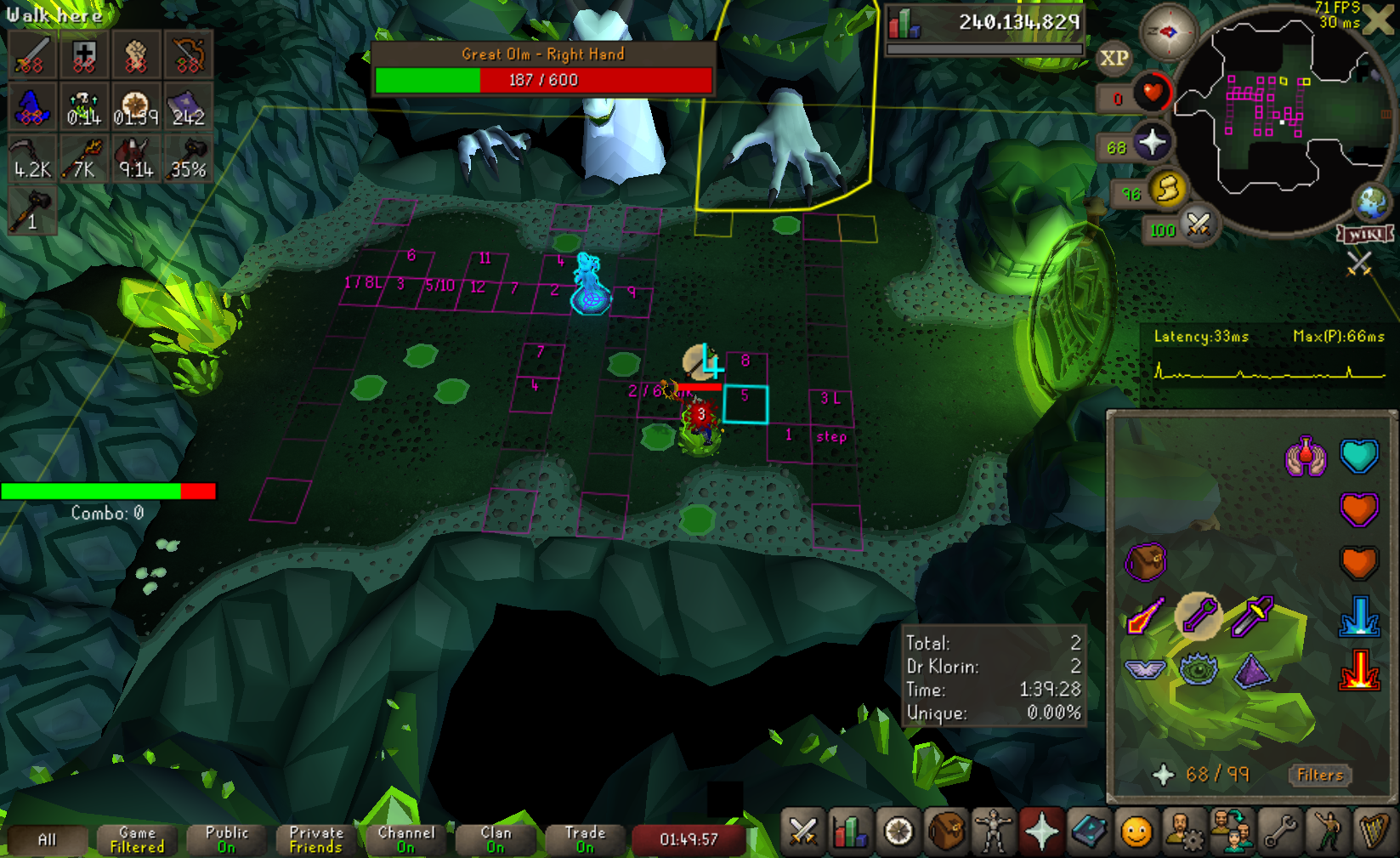Turn on the Redemption prayer

1306,457
